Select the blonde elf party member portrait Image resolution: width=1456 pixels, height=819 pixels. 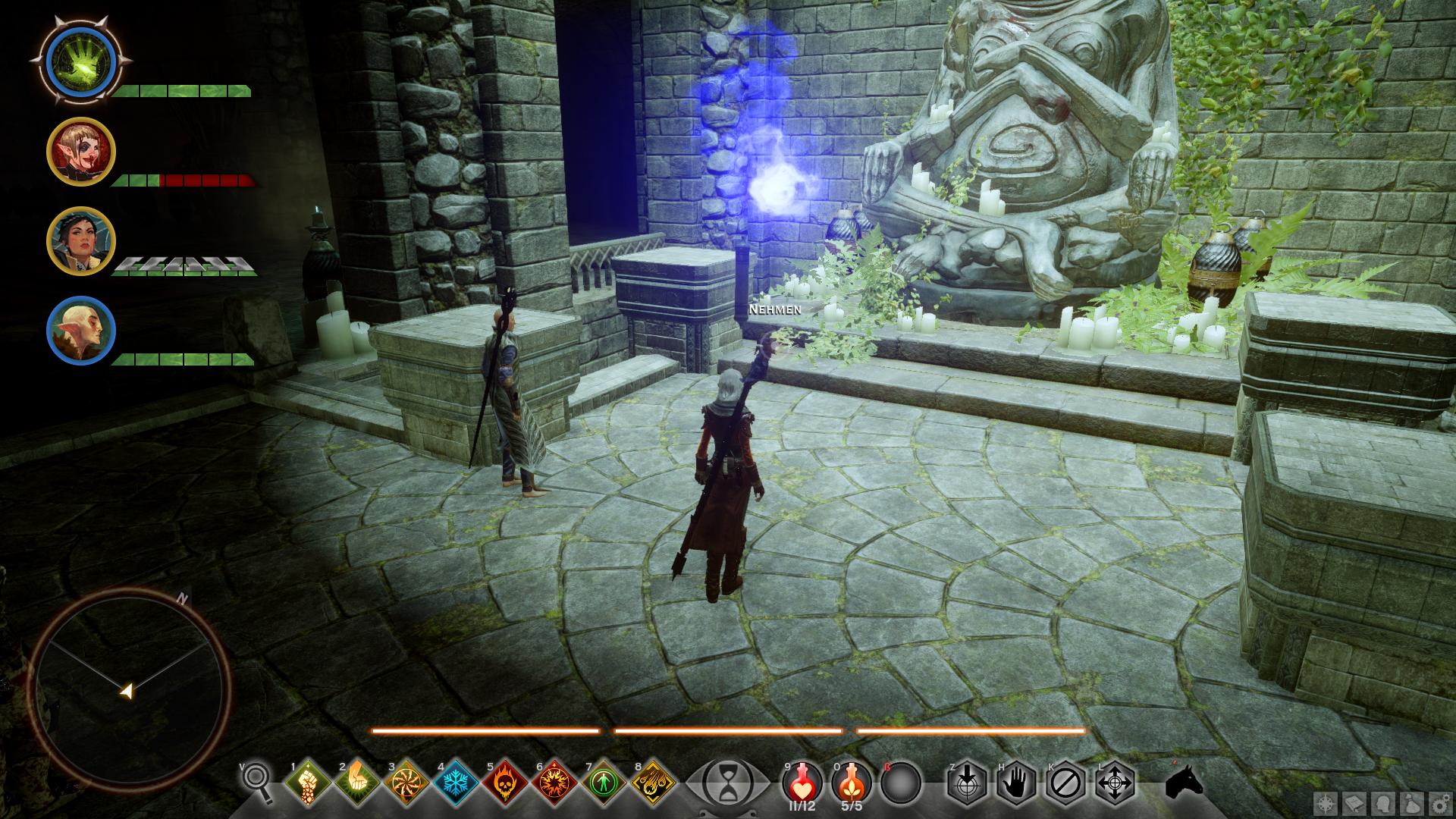tap(80, 152)
